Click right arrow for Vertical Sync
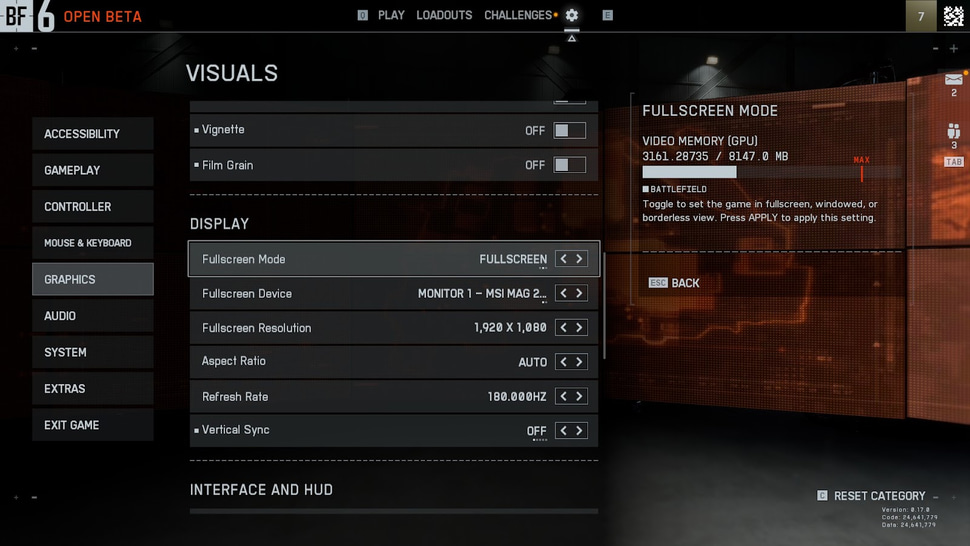970x546 pixels. pos(579,430)
